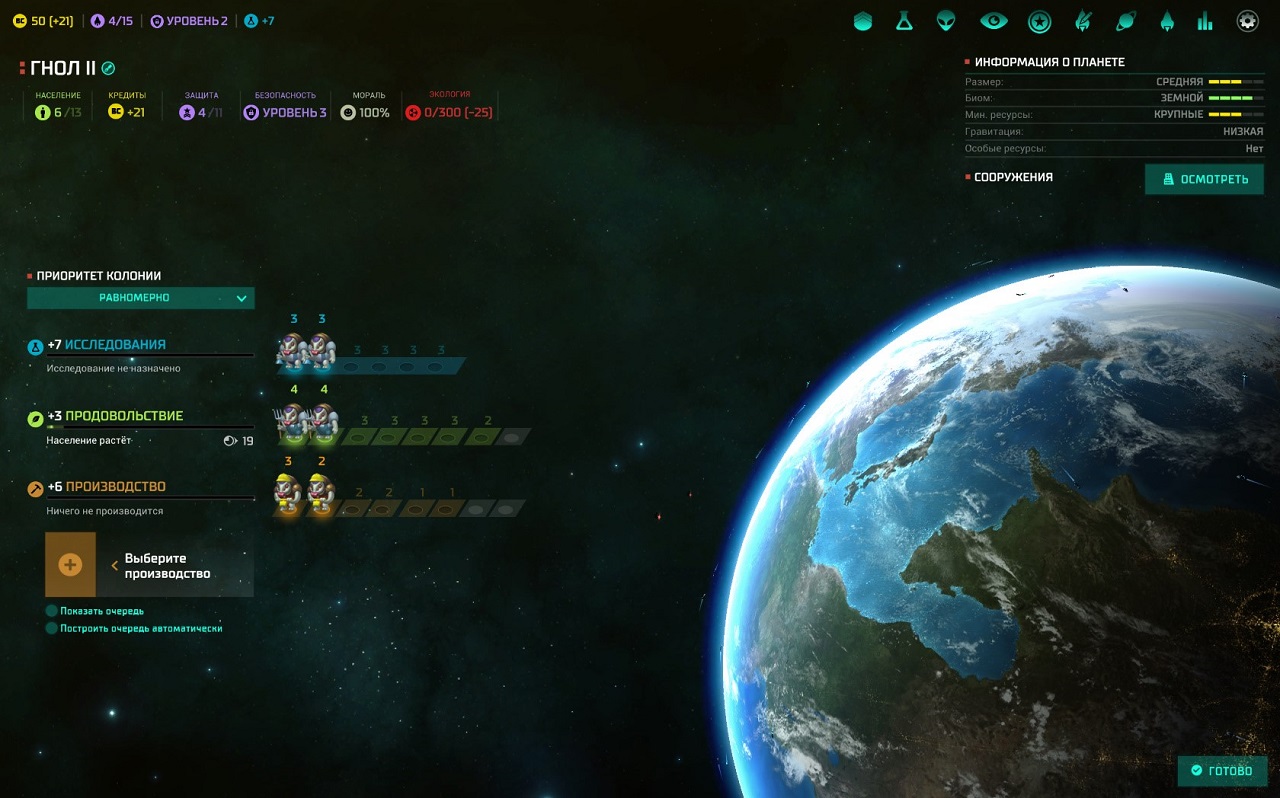This screenshot has width=1280, height=798.
Task: Open the bar chart statistics icon
Action: (x=1205, y=21)
